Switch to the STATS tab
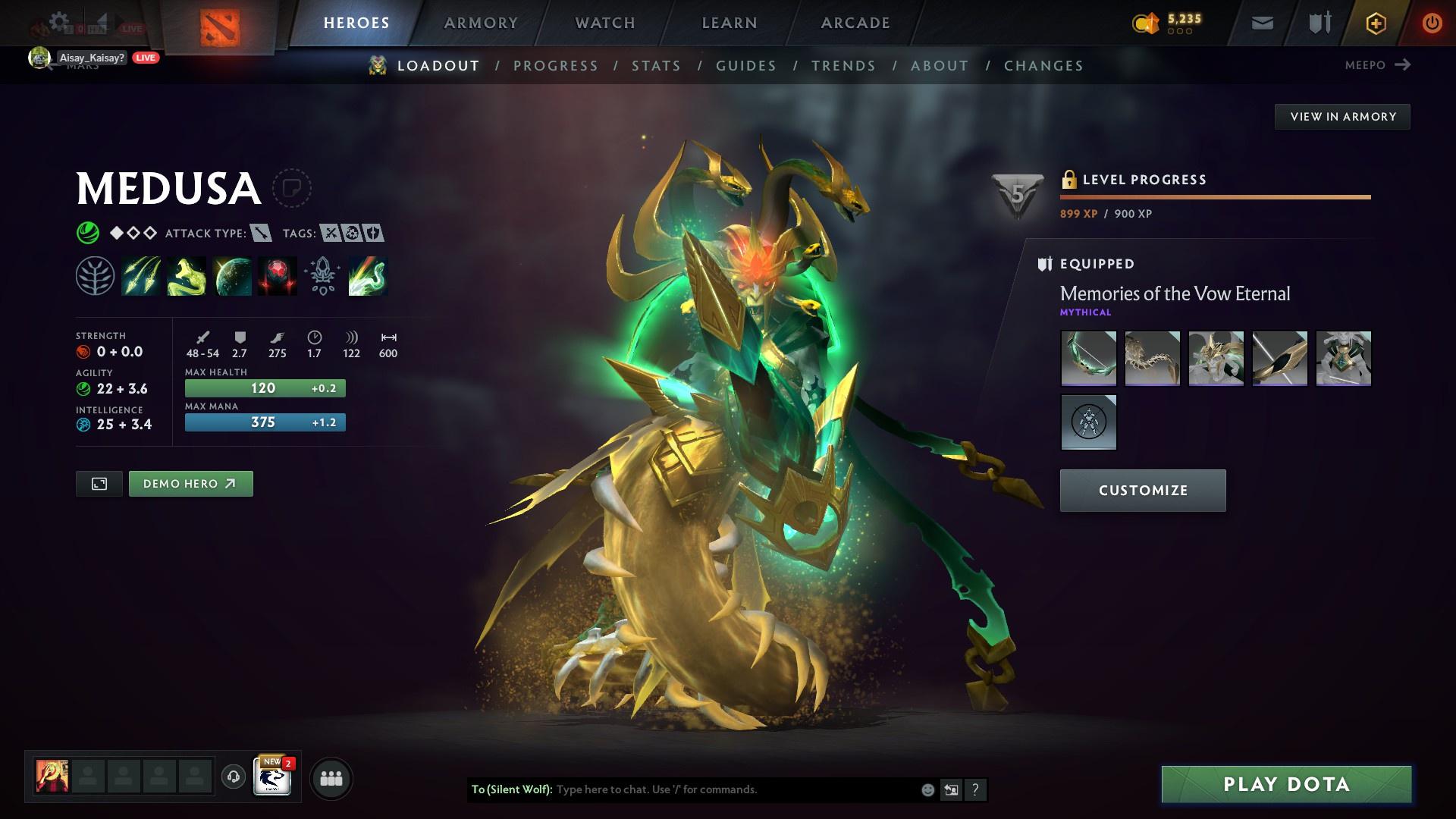The height and width of the screenshot is (819, 1456). 657,66
